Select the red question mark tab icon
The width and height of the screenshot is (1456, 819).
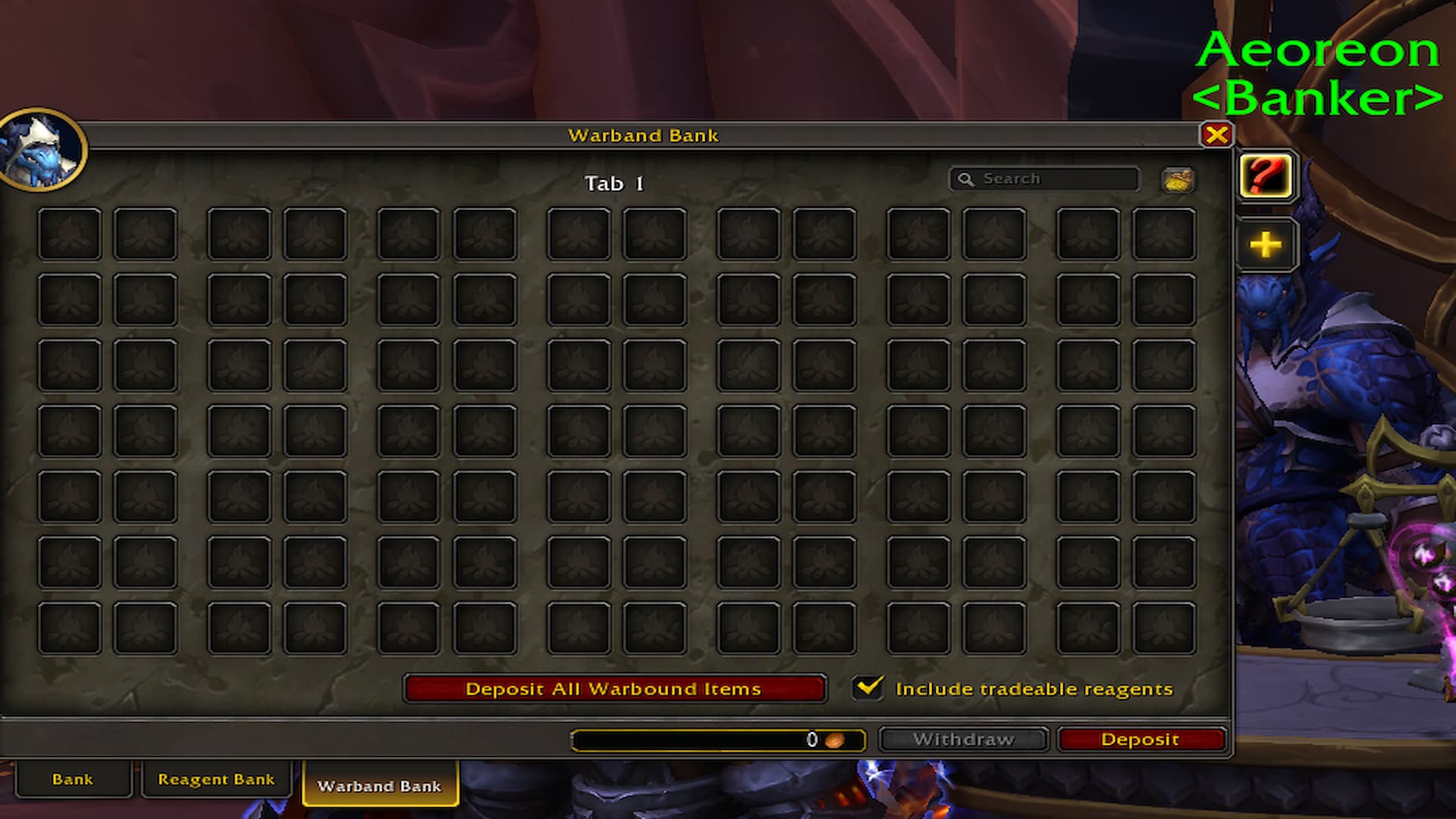(1266, 176)
